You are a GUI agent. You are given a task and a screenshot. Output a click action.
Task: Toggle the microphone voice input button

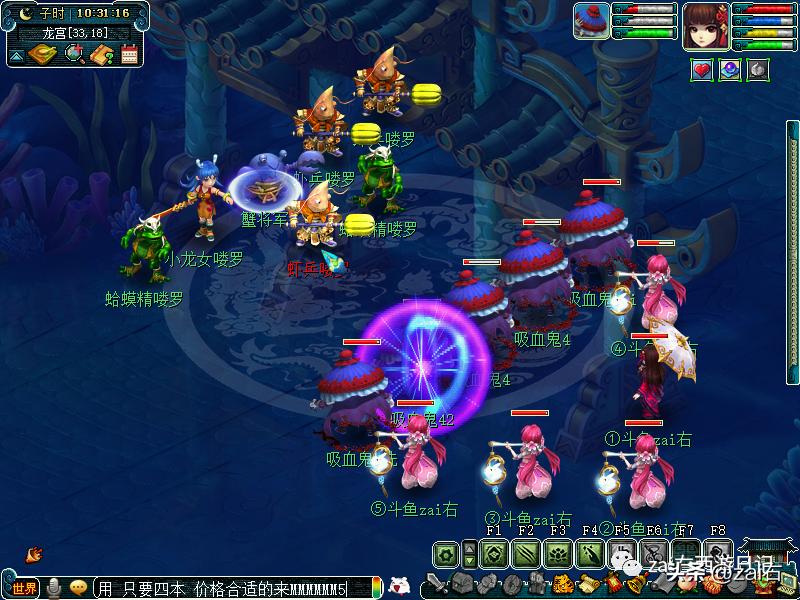[53, 587]
